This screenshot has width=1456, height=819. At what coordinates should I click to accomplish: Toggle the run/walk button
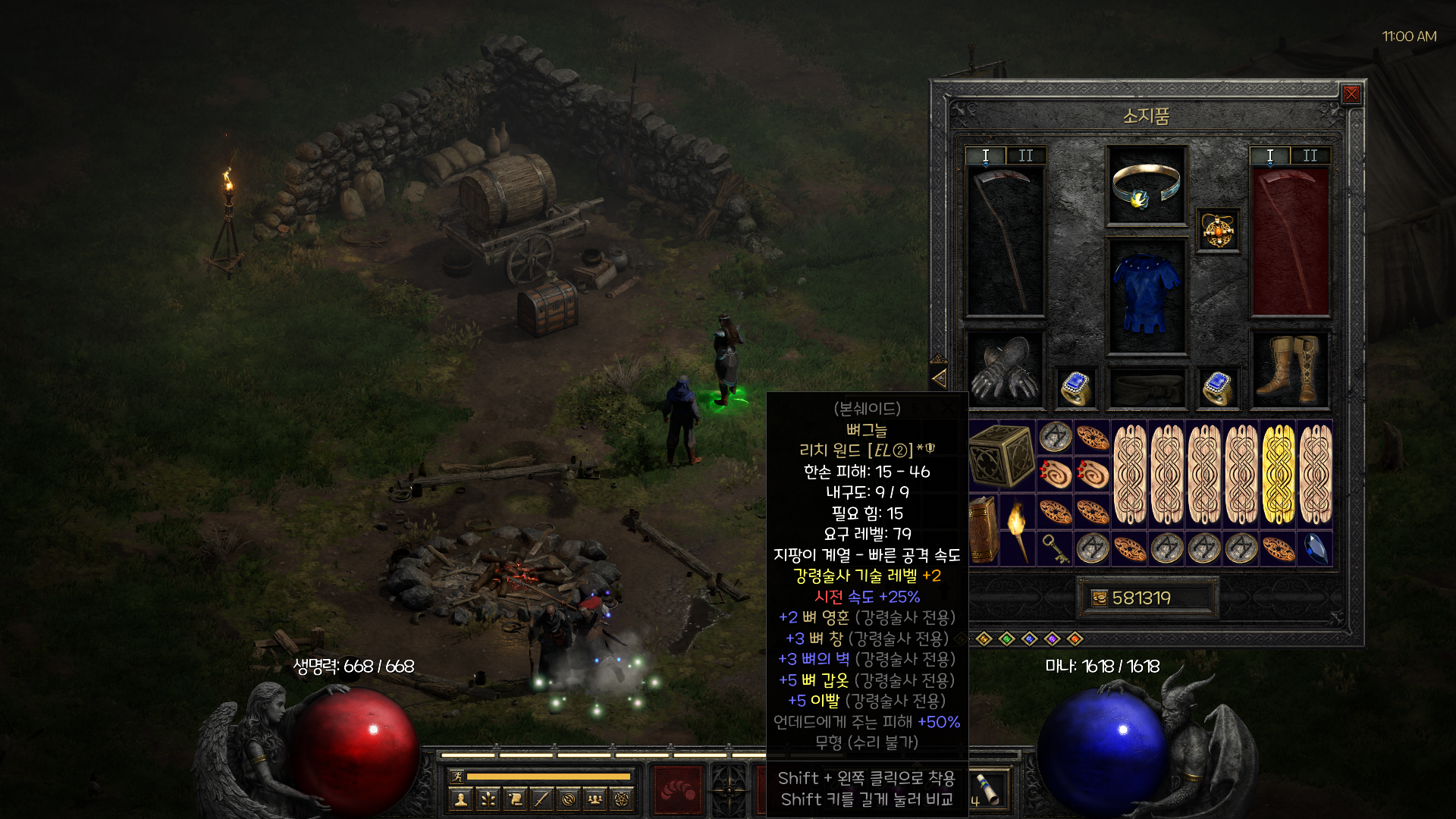pos(457,776)
